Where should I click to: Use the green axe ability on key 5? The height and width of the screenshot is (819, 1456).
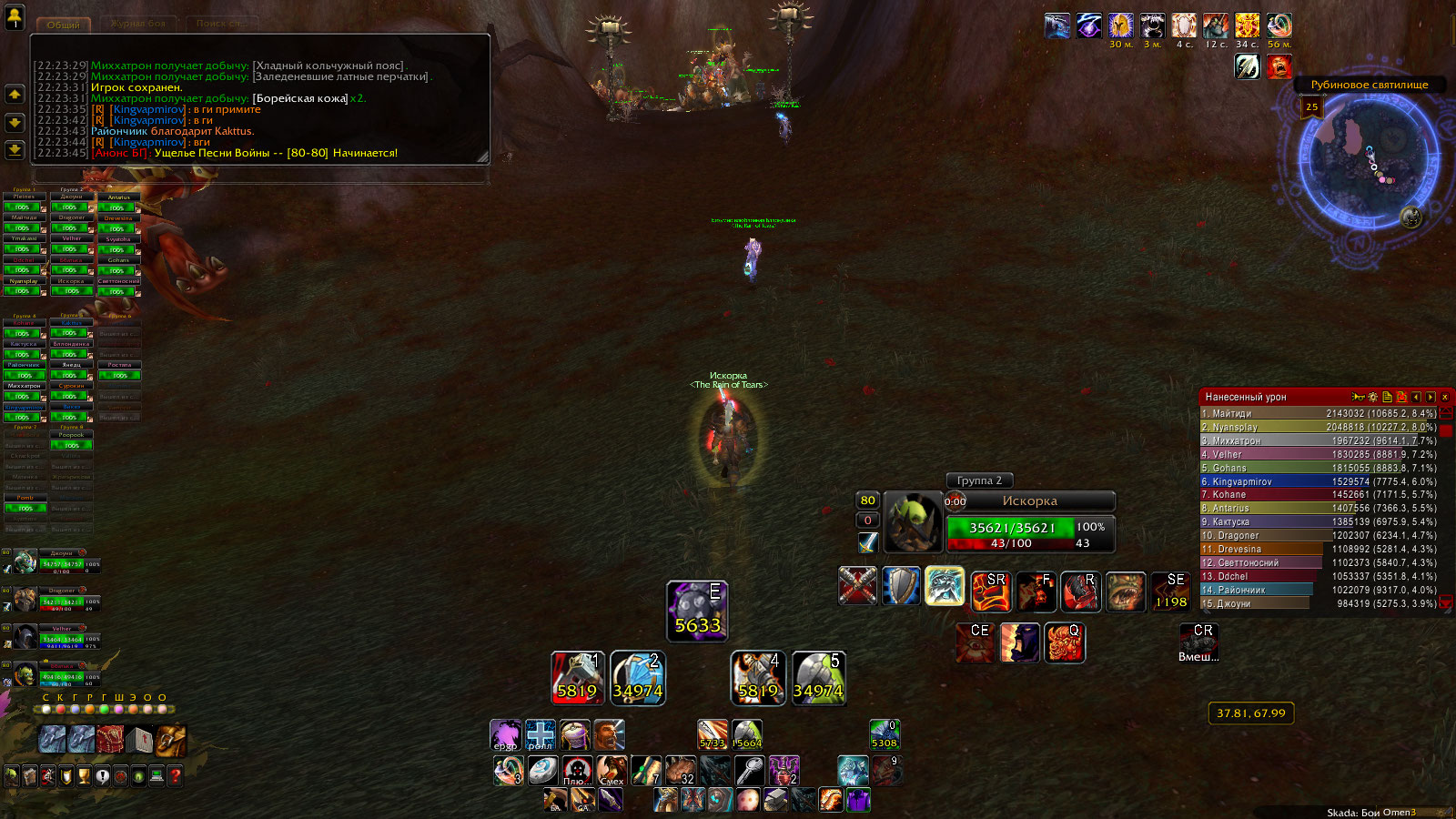(818, 678)
